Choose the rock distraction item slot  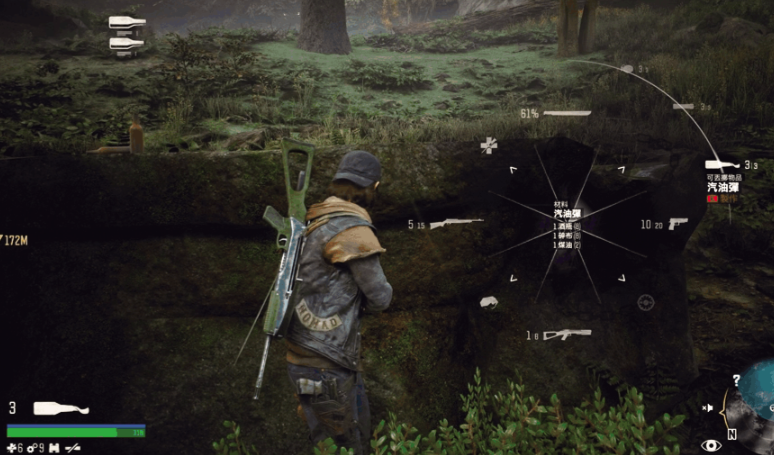pos(489,301)
